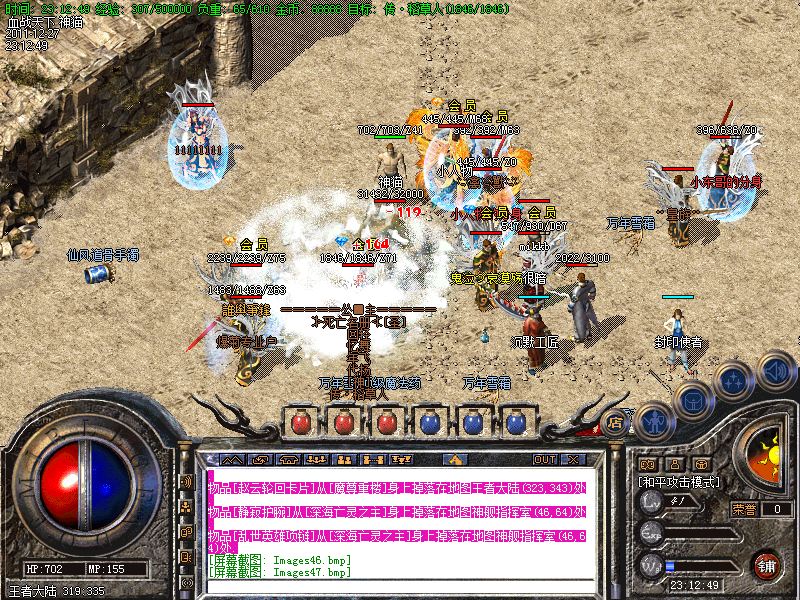800x600 pixels.
Task: Open the orange 店 shop button
Action: 617,423
